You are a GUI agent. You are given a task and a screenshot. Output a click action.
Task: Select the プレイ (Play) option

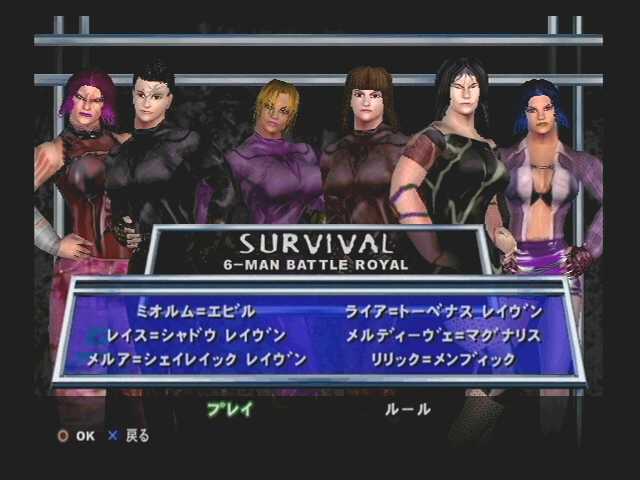(x=229, y=409)
